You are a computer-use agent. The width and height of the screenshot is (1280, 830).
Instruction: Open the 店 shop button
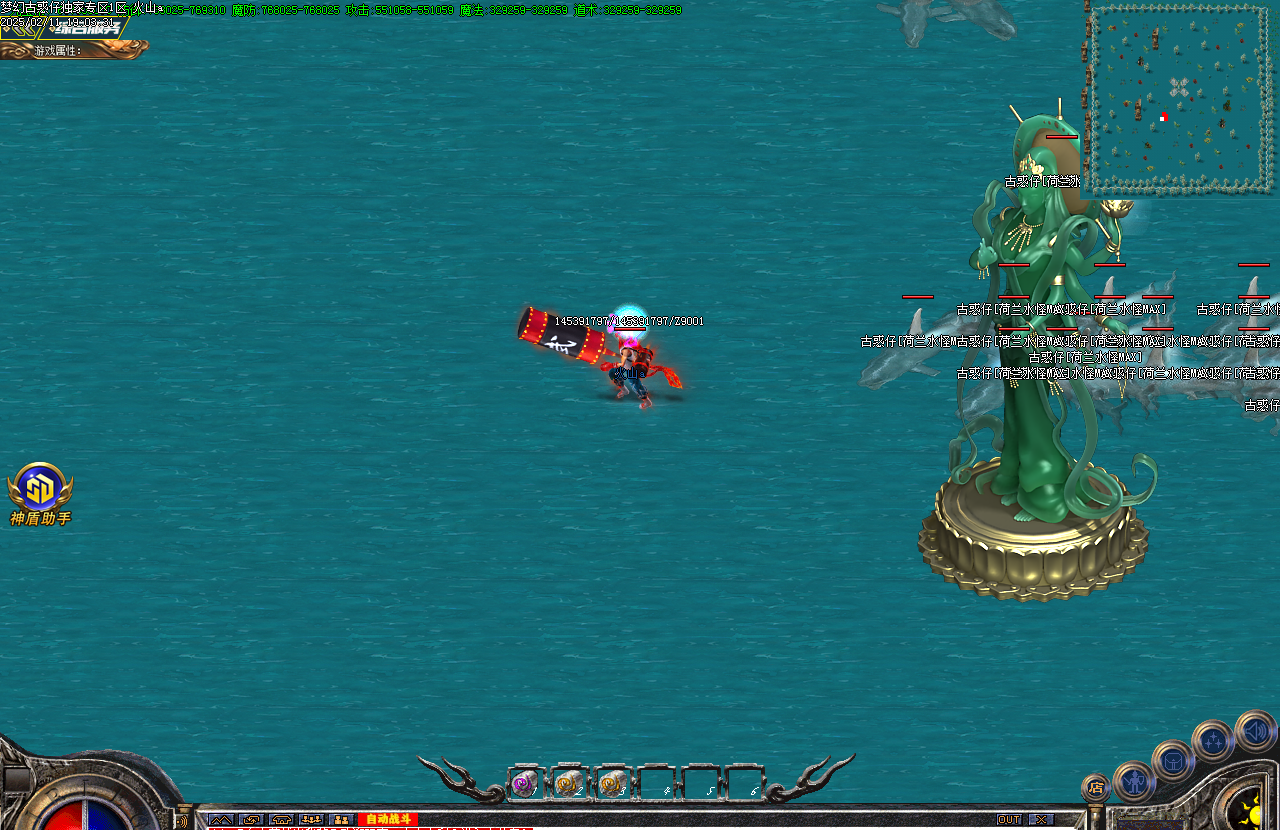click(x=1096, y=788)
